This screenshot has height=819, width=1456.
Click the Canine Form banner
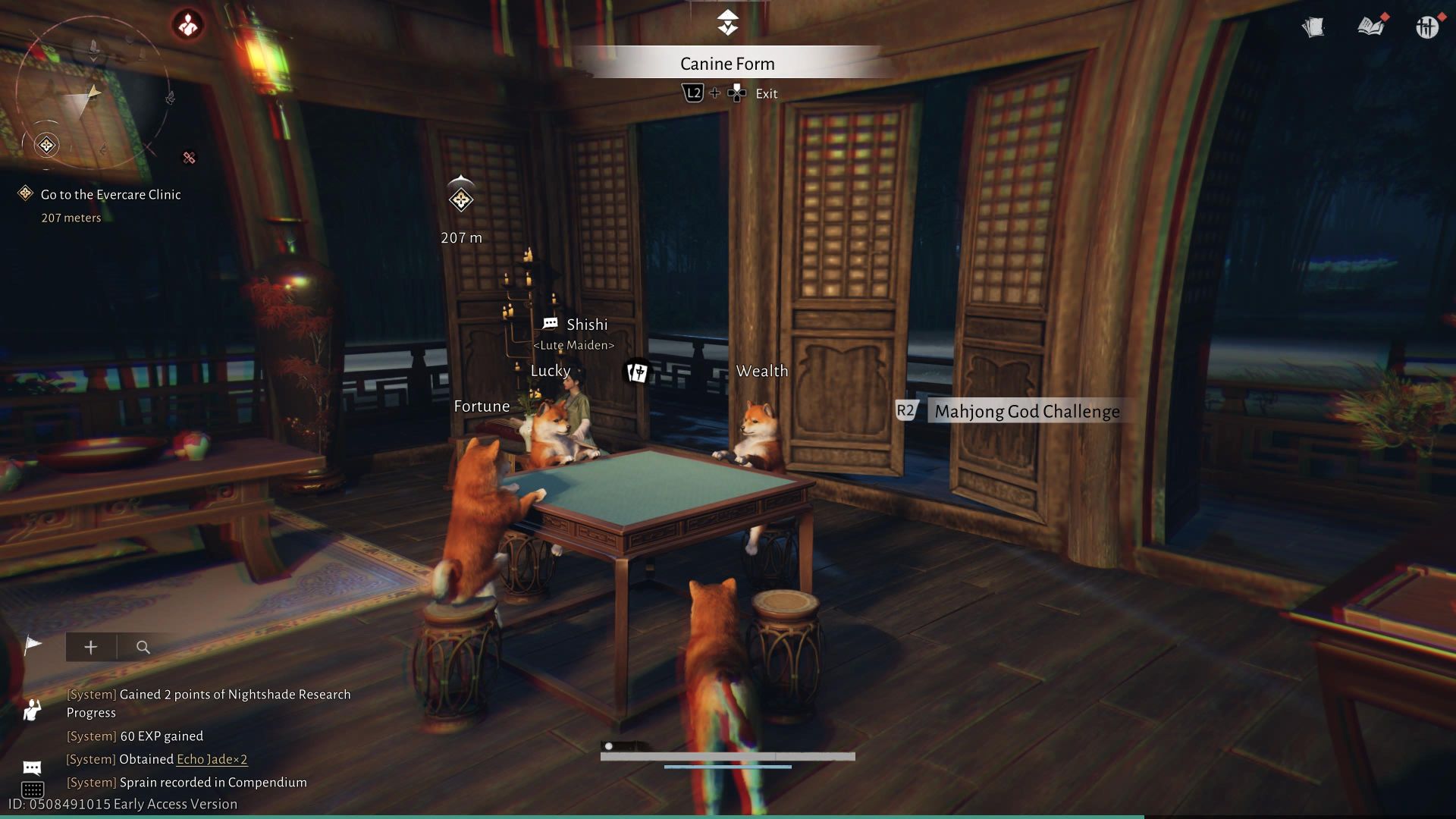(x=727, y=64)
